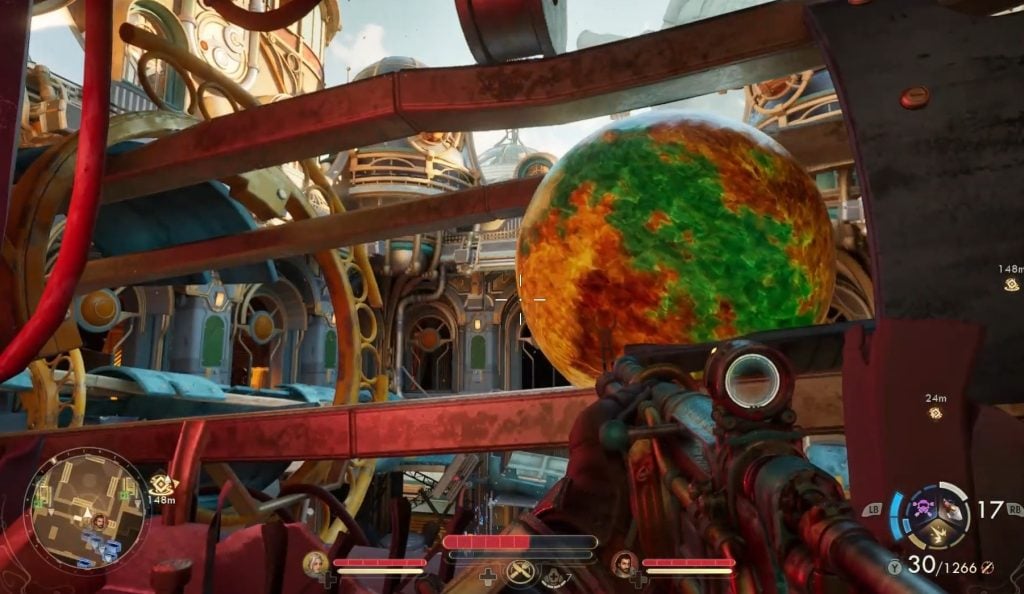The image size is (1024, 594).
Task: Click the bearded companion marker on the minimap
Action: (x=99, y=520)
